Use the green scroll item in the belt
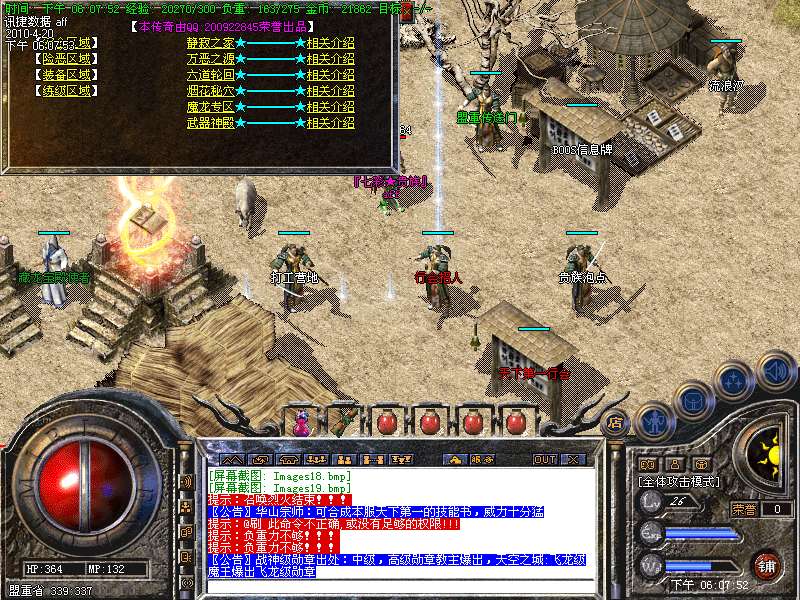 342,423
